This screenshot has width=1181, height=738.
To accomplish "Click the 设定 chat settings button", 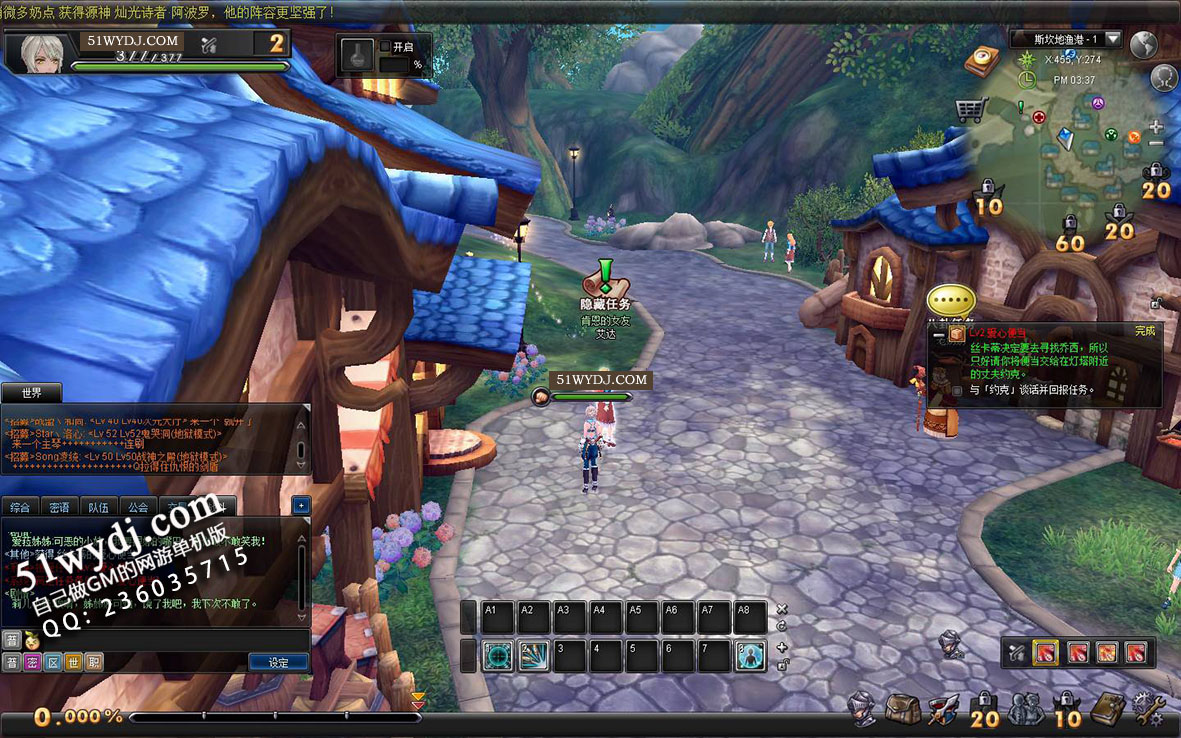I will (x=278, y=662).
